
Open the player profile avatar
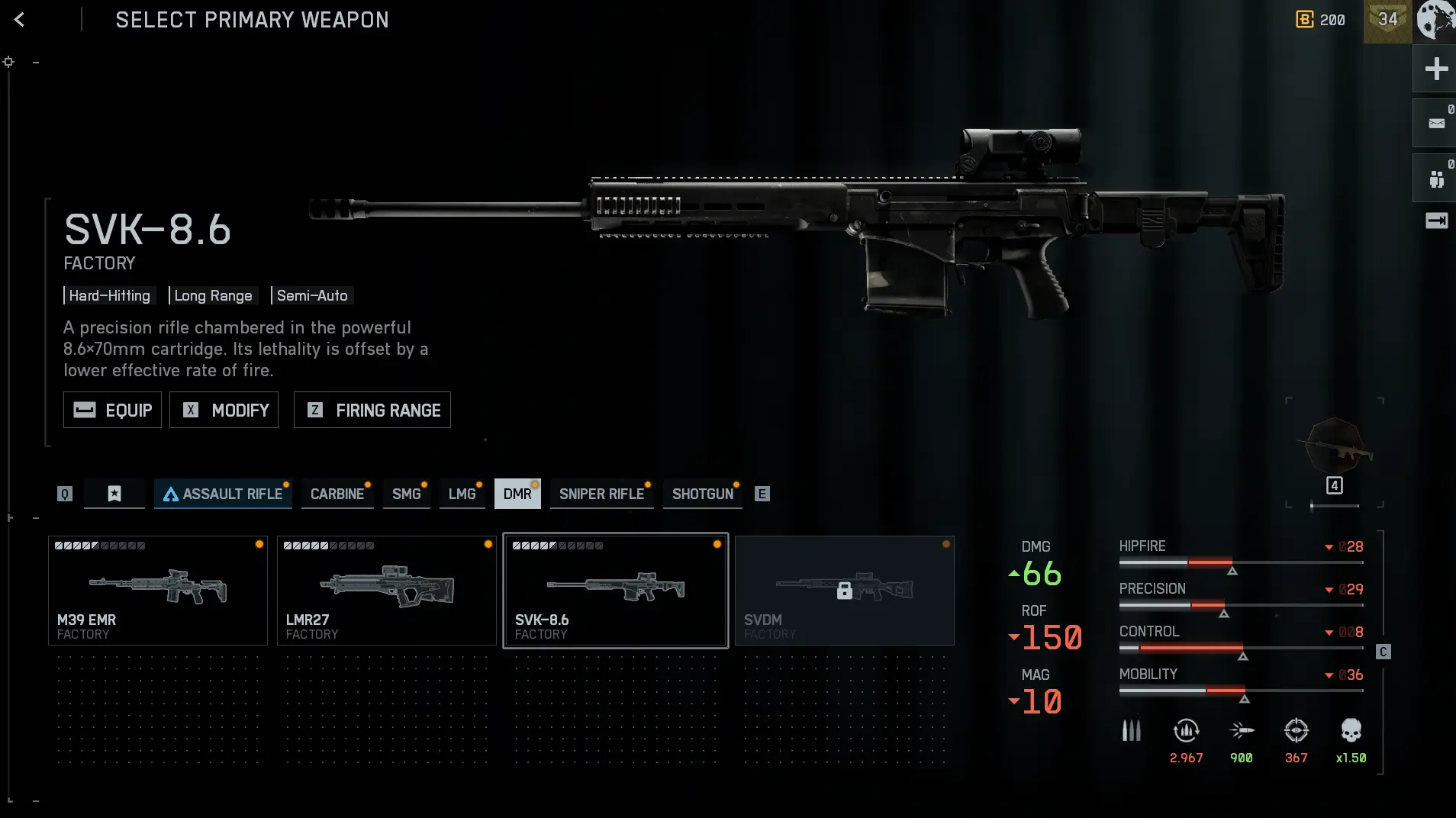[x=1436, y=20]
